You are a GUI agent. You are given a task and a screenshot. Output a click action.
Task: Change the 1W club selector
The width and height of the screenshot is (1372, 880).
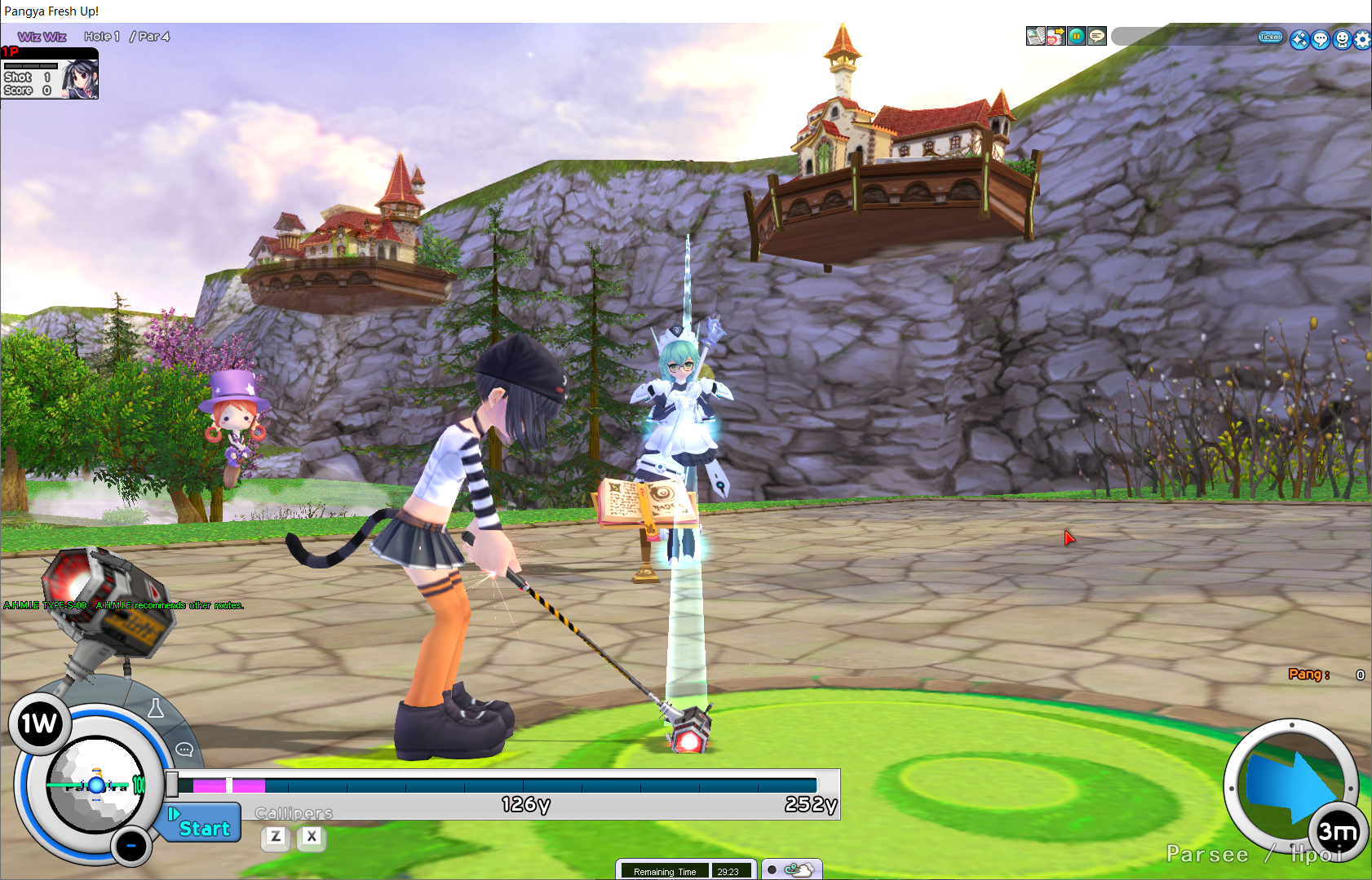pyautogui.click(x=38, y=723)
